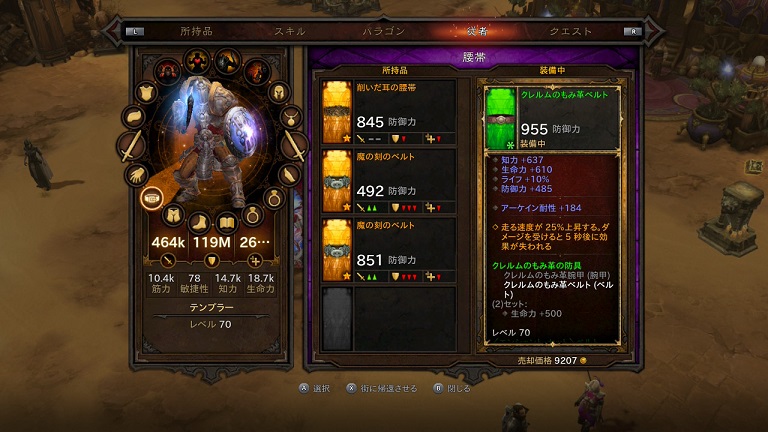This screenshot has height=432, width=768.
Task: Choose the left sword weapon slot
Action: tap(131, 146)
